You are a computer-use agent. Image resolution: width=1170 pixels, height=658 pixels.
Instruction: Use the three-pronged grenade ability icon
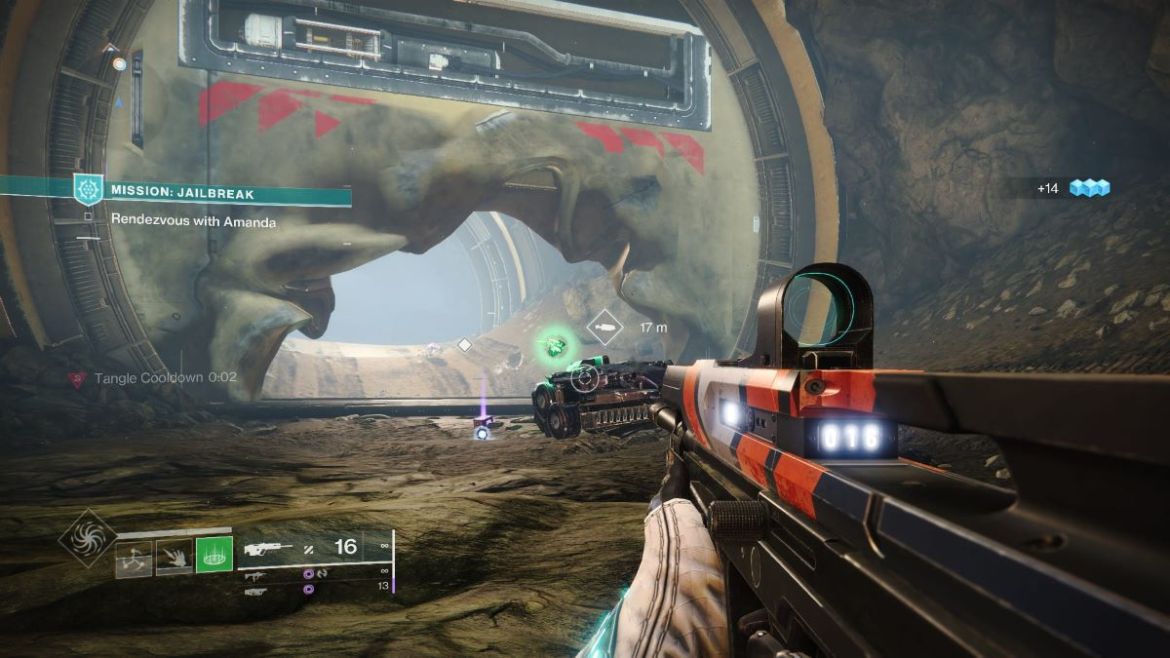point(134,559)
